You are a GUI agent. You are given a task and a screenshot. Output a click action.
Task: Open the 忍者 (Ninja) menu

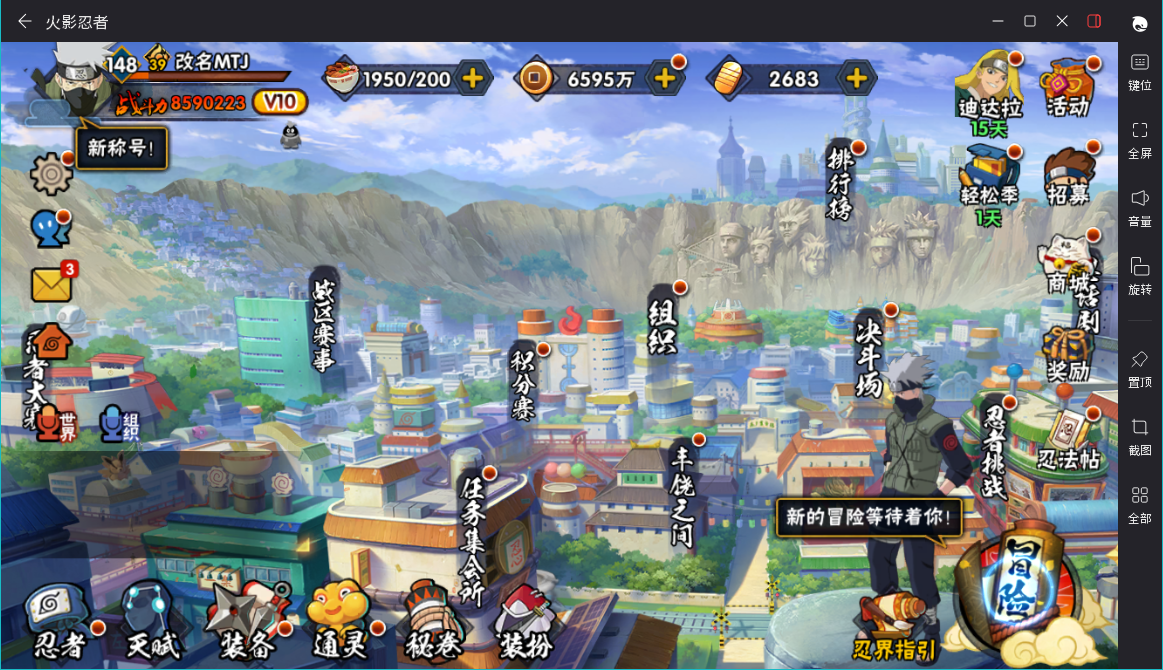point(60,620)
